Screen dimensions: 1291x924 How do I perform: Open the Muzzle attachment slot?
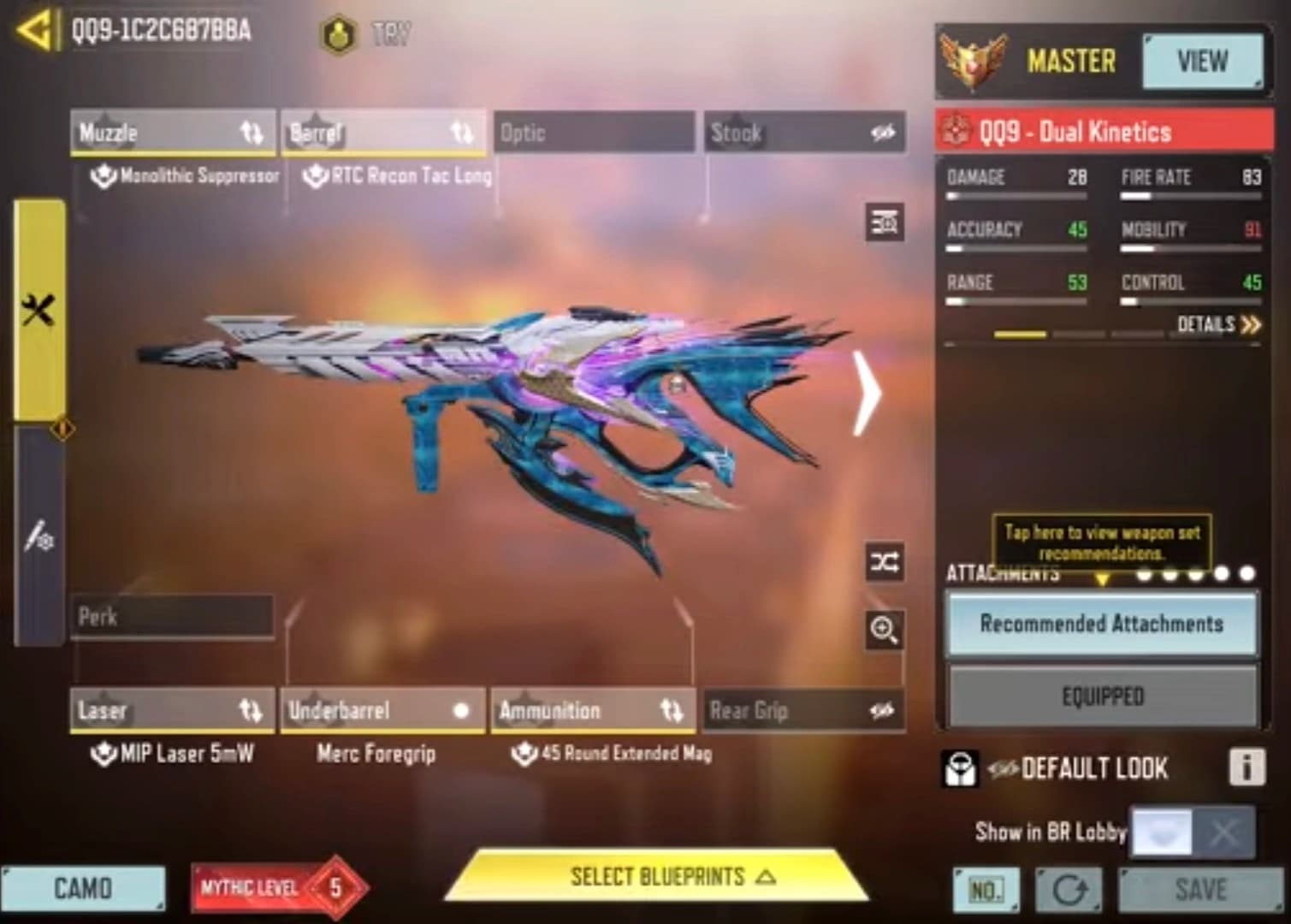click(x=172, y=133)
